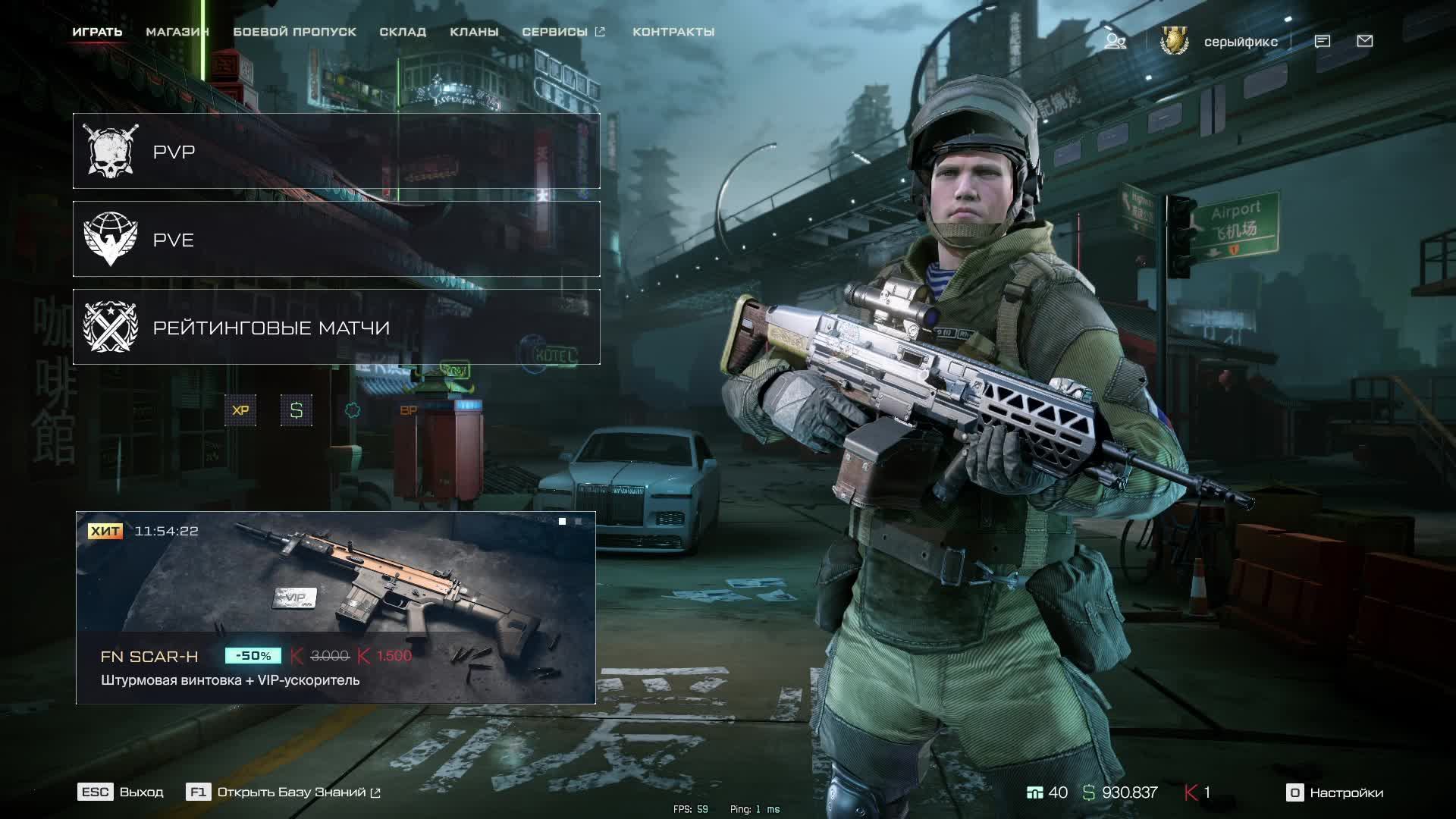The width and height of the screenshot is (1456, 819).
Task: Choose the PVE game mode
Action: point(336,240)
